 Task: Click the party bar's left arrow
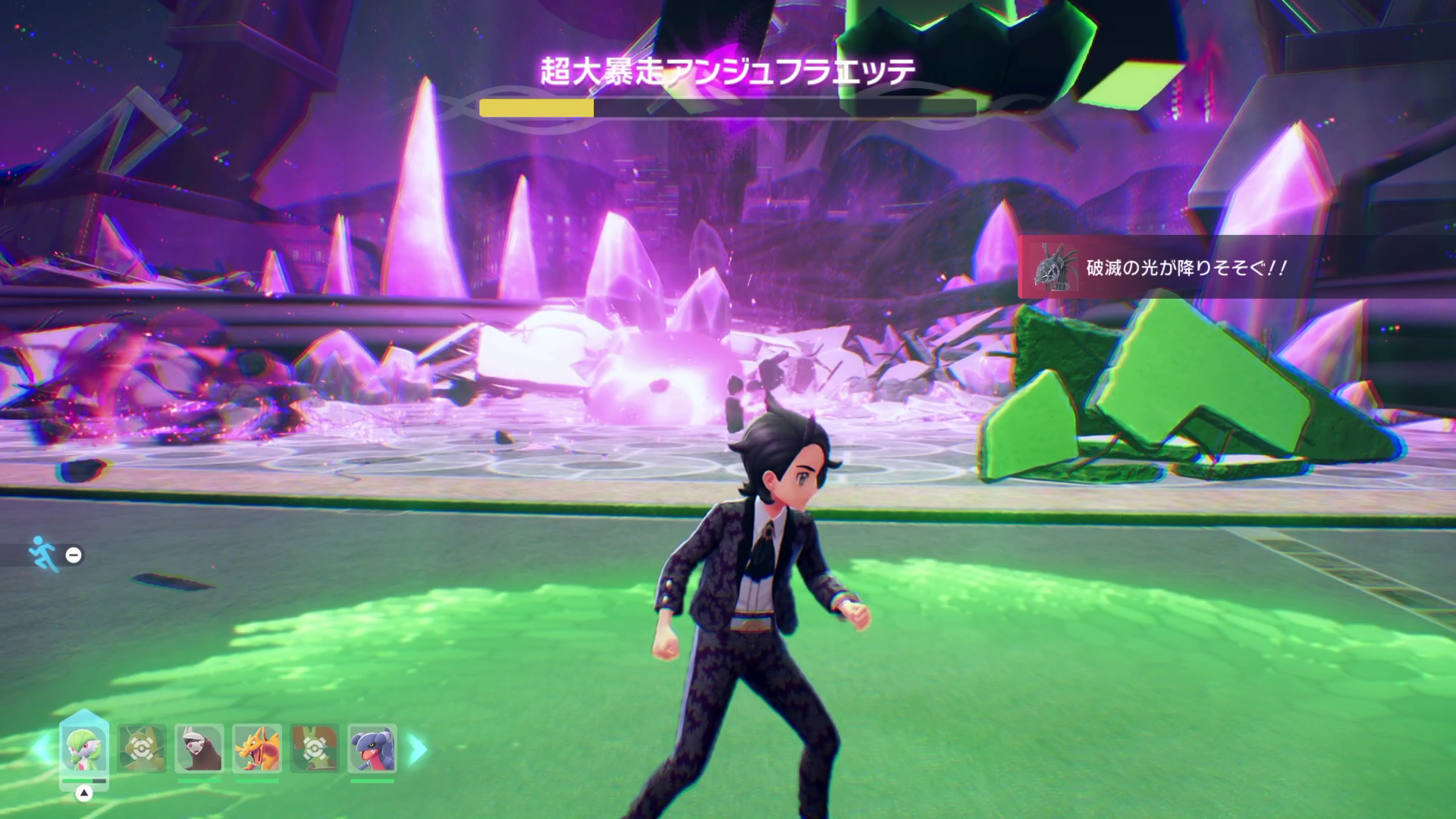[x=40, y=749]
